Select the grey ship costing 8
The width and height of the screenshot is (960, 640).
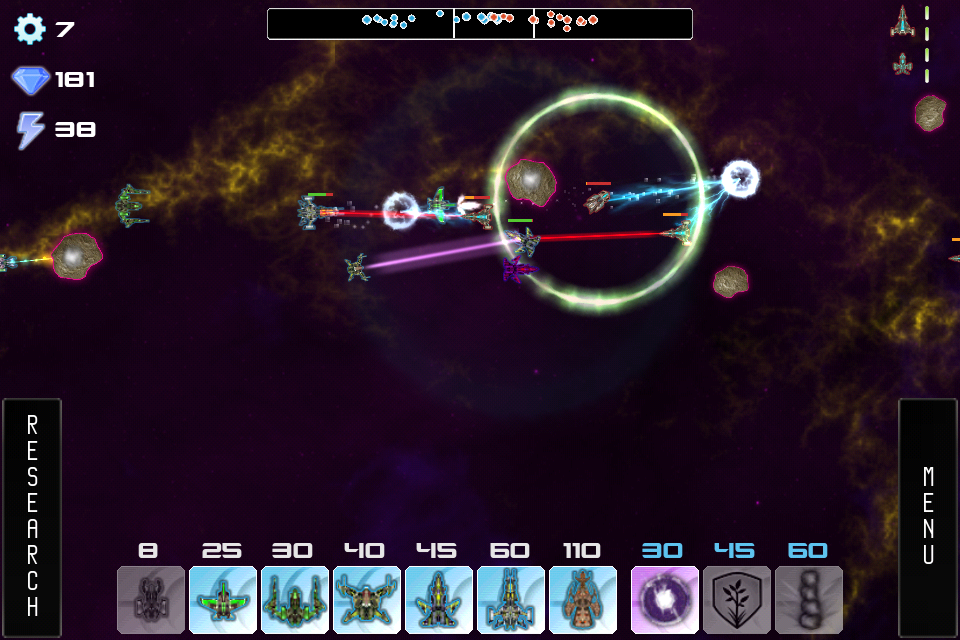click(x=151, y=600)
